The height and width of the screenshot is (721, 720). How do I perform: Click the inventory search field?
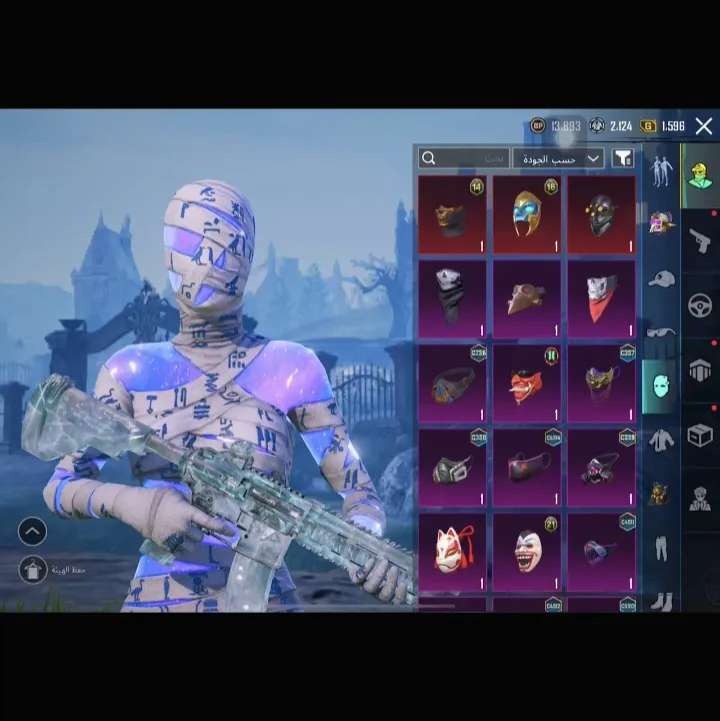tap(463, 158)
